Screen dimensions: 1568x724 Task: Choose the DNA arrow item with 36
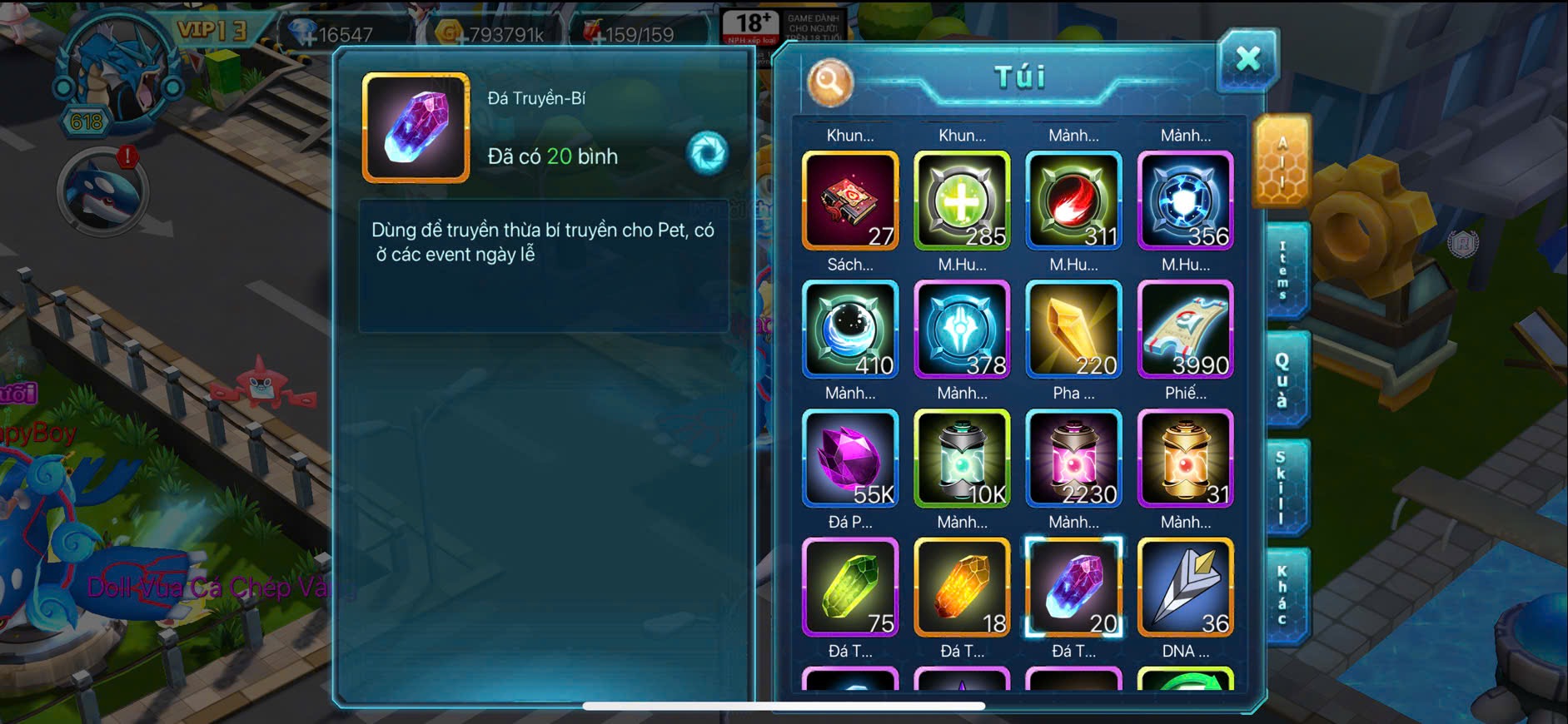pos(1185,588)
